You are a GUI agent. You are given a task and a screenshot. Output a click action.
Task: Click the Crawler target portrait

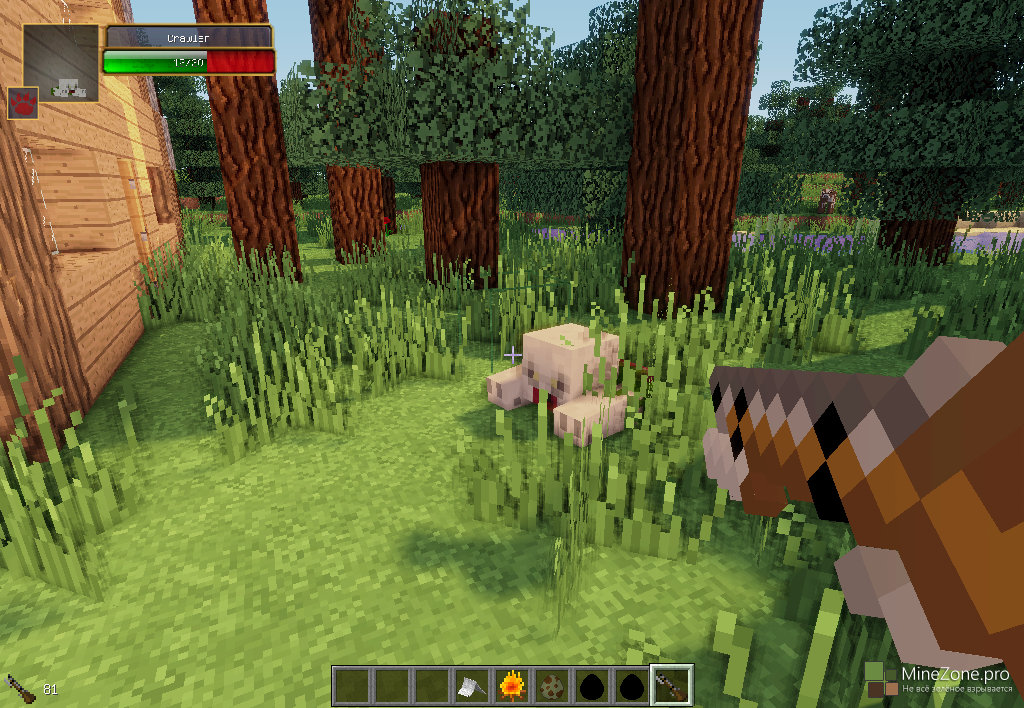coord(61,62)
